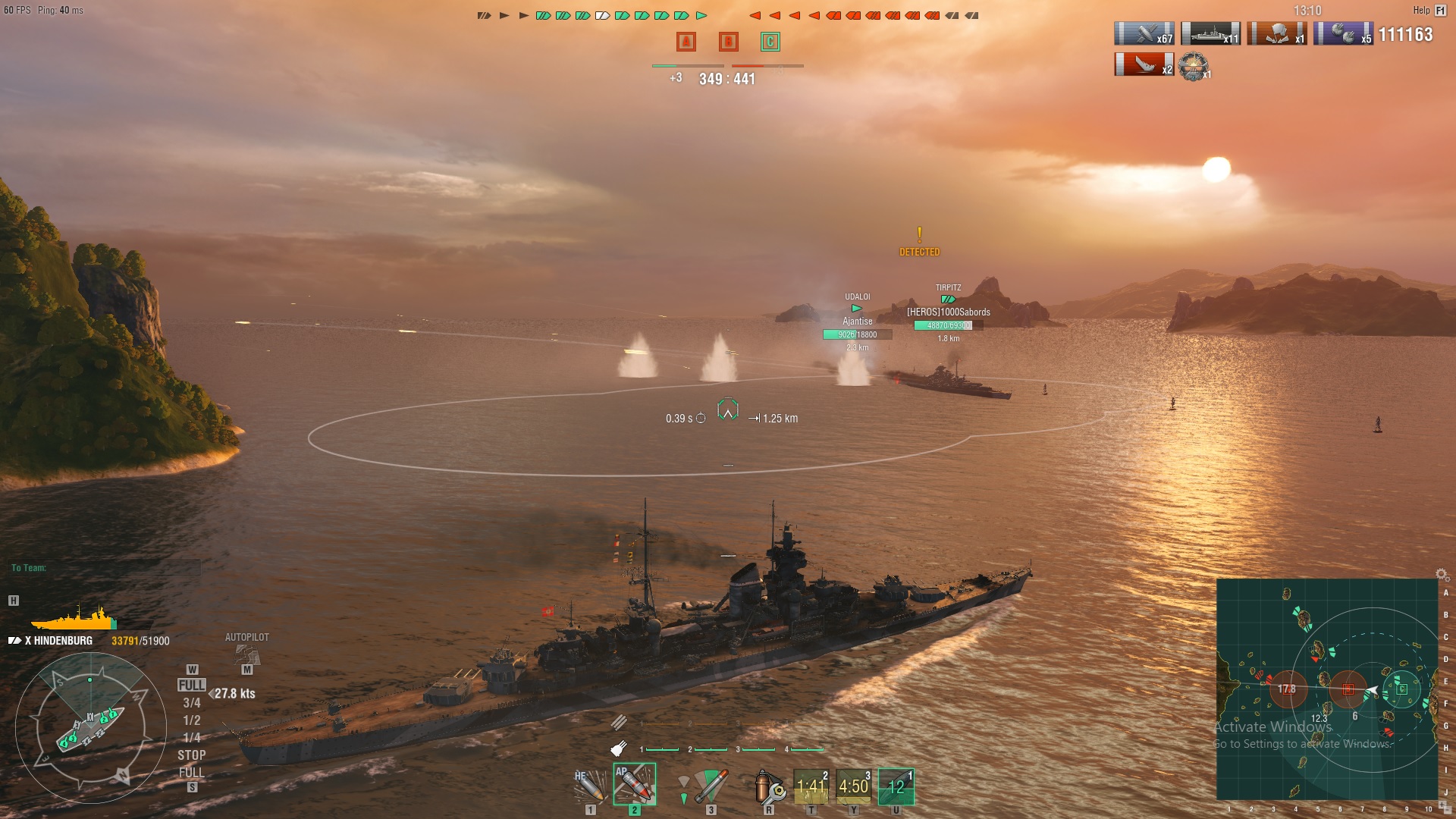The height and width of the screenshot is (819, 1456).
Task: Open the minimap settings gear
Action: pos(1442,575)
